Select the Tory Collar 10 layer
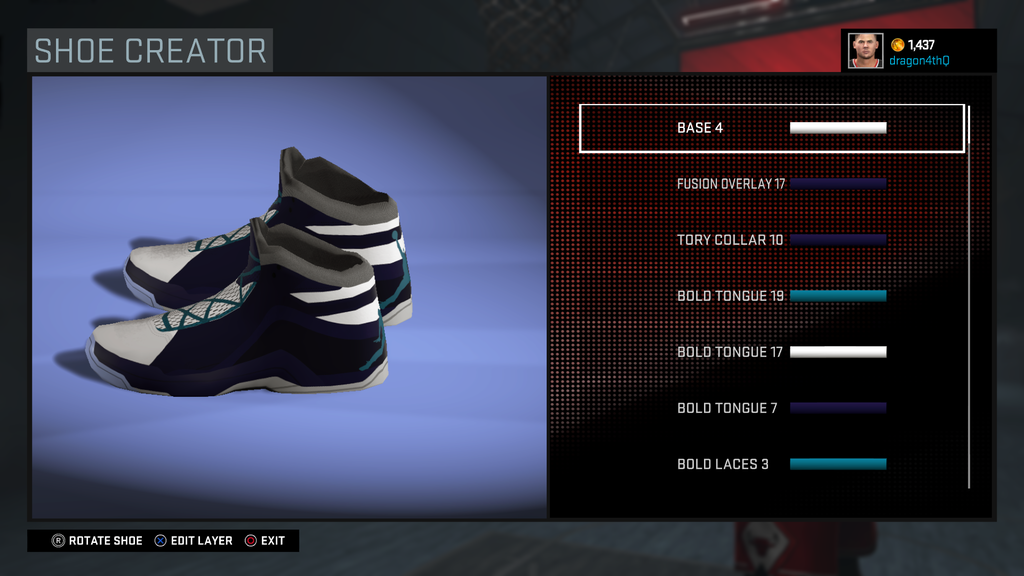 [x=771, y=240]
